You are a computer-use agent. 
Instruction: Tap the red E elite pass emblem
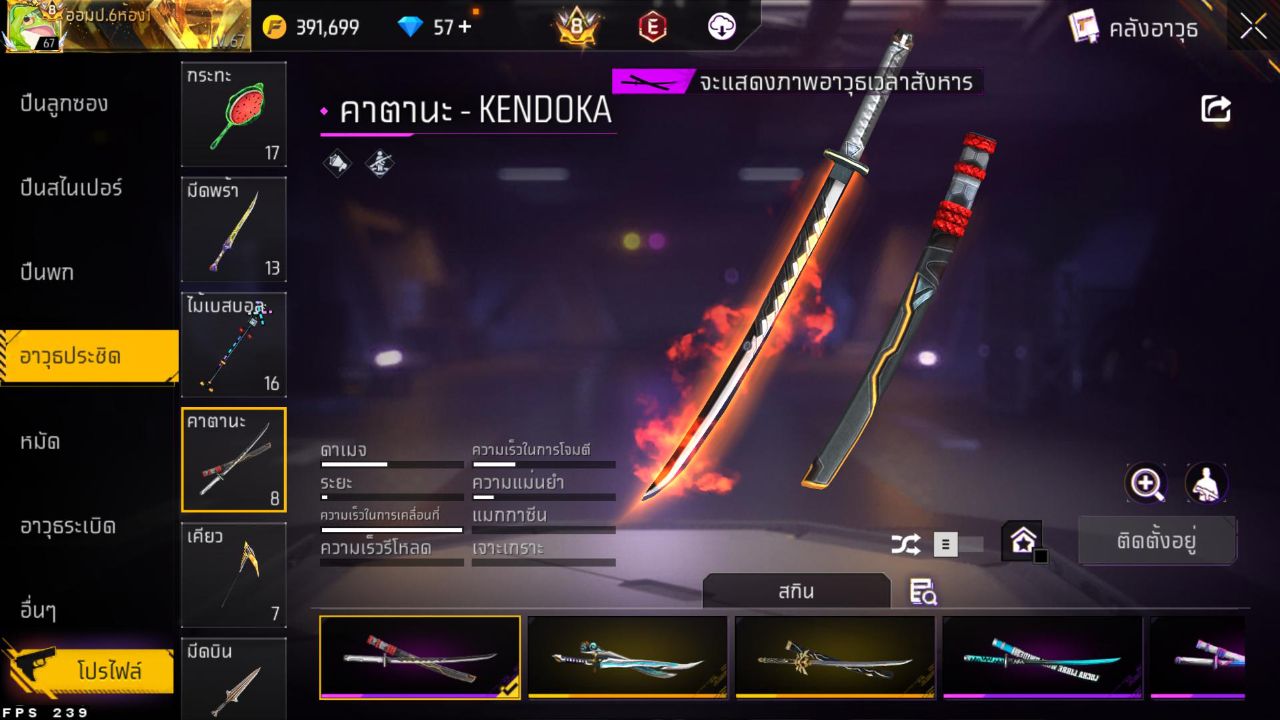pos(652,27)
